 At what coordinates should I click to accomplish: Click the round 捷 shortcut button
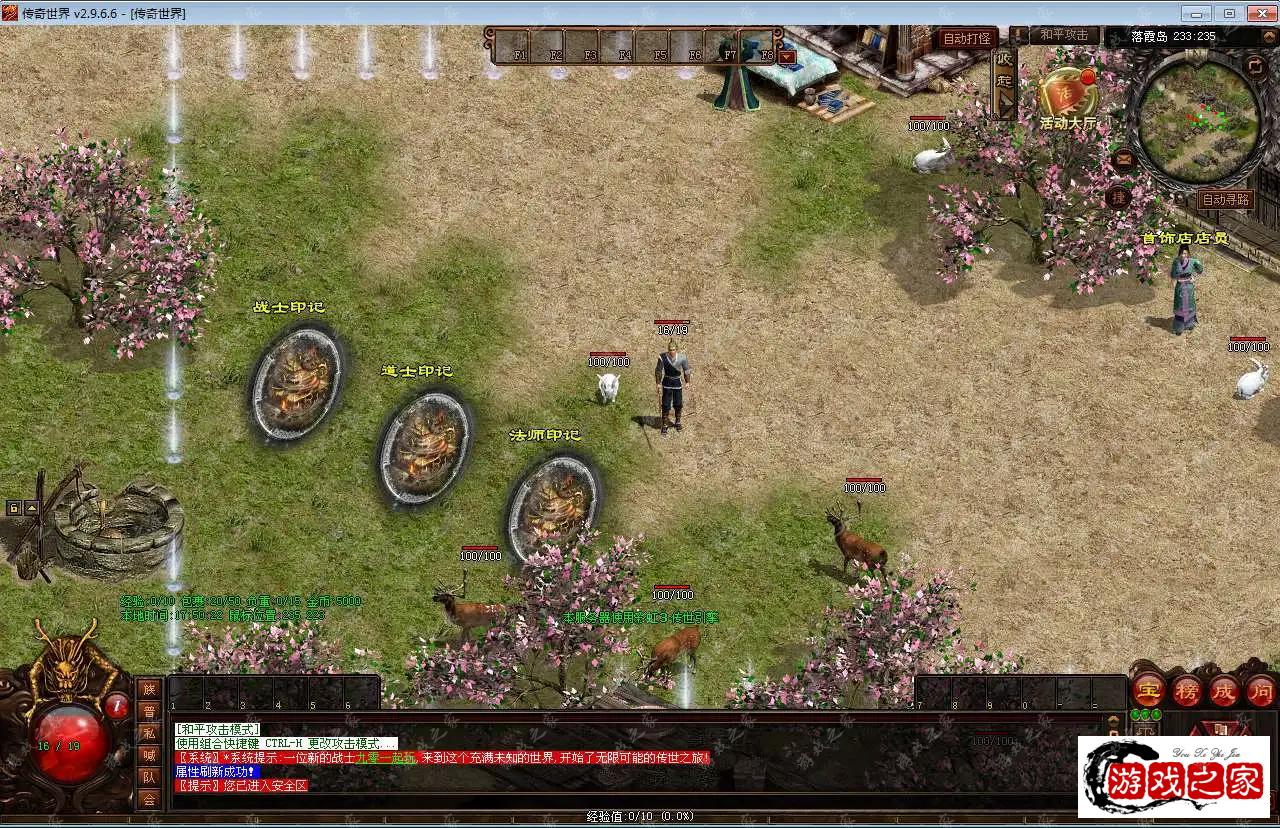[1119, 197]
